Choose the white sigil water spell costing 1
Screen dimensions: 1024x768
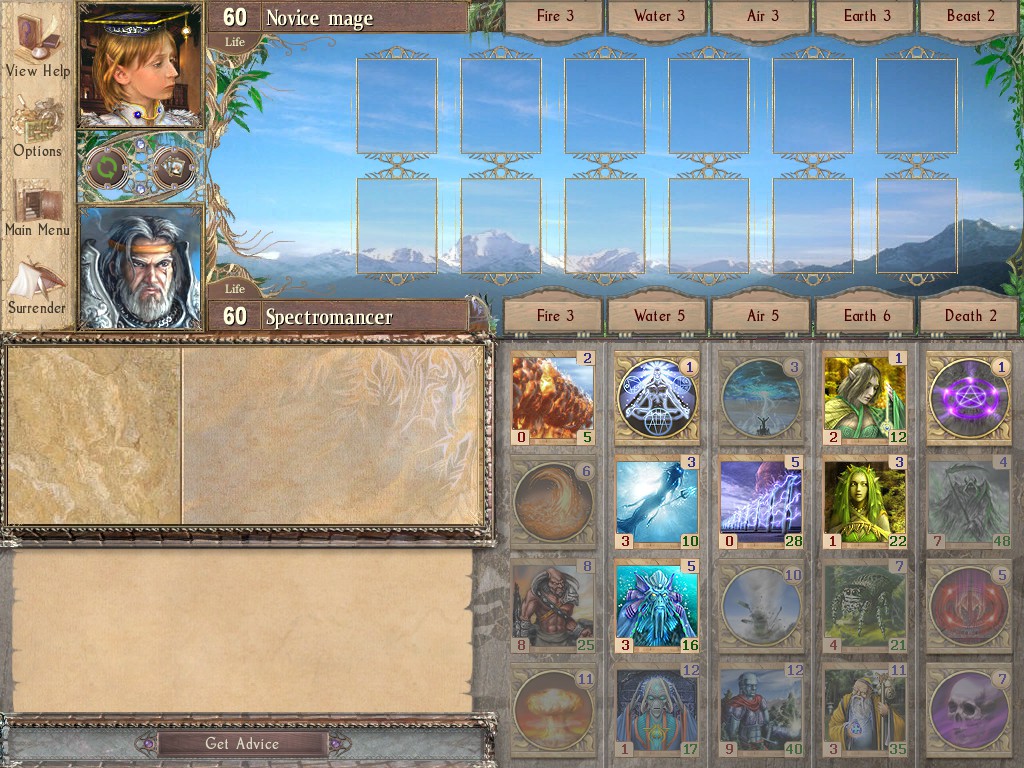(x=656, y=397)
